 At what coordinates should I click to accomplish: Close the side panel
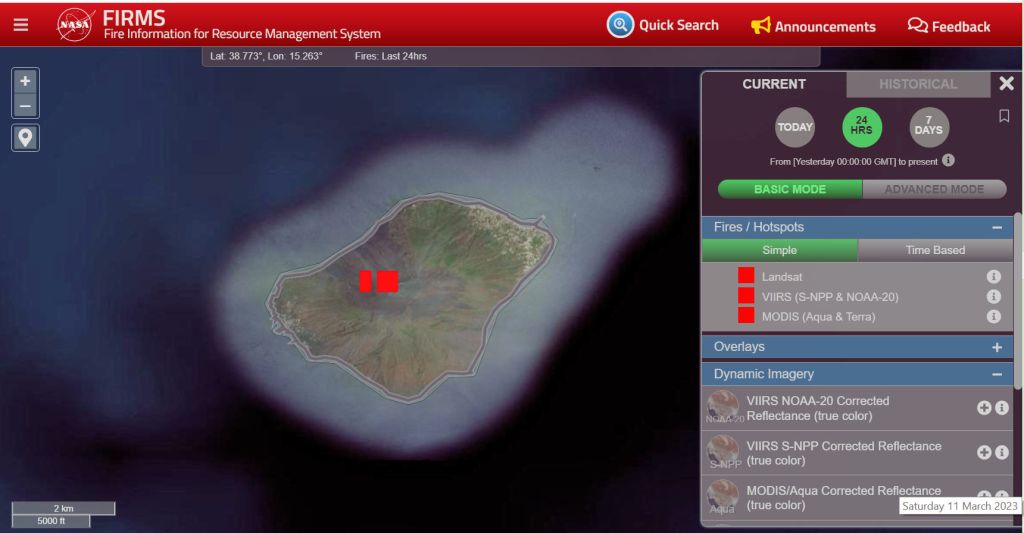[1006, 84]
